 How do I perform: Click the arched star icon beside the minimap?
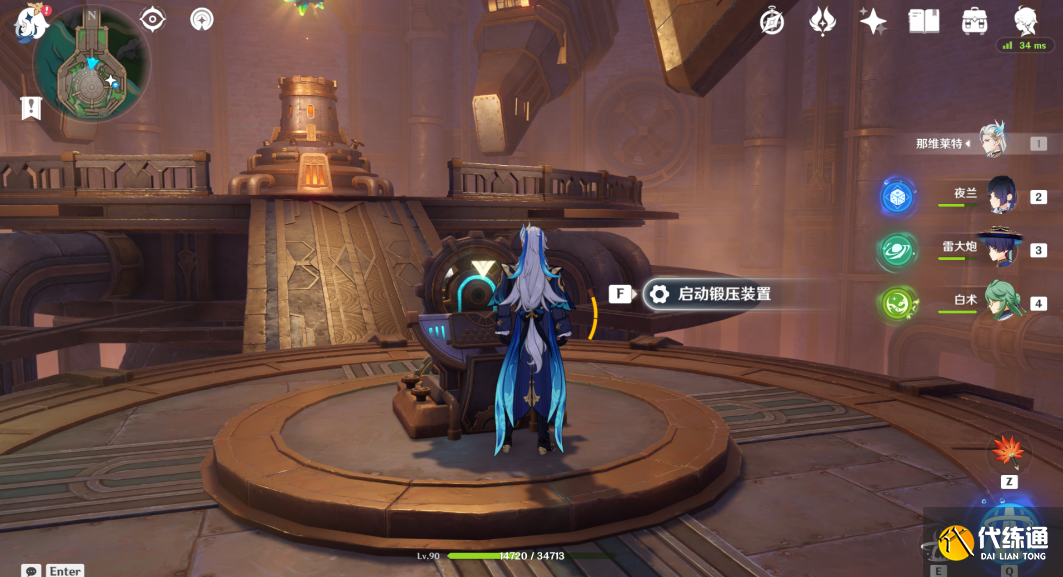(201, 19)
